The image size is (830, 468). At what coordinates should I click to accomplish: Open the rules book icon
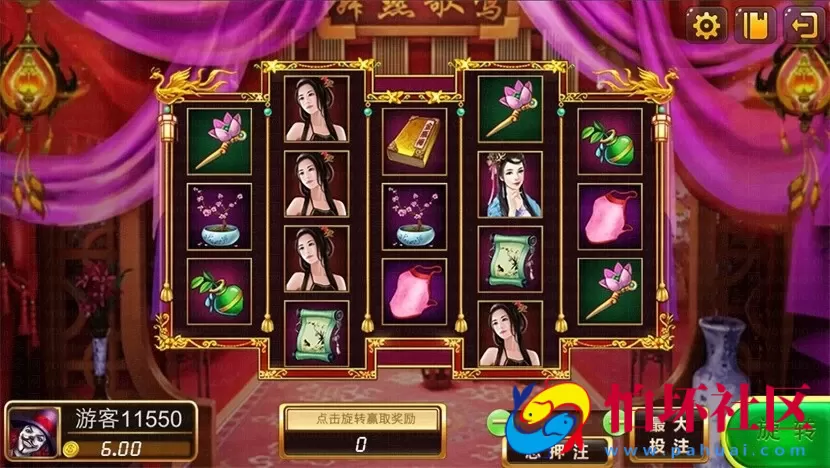(x=755, y=24)
